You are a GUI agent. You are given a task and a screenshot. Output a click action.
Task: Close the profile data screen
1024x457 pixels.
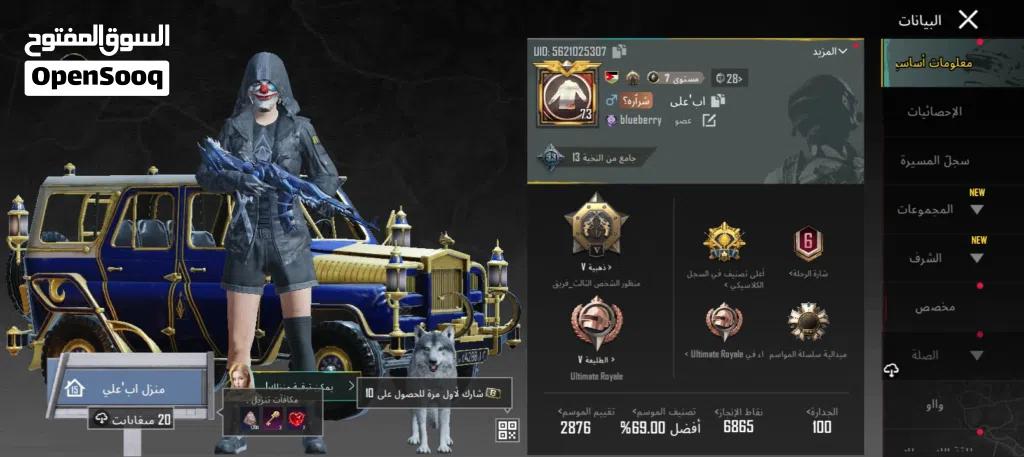point(967,19)
